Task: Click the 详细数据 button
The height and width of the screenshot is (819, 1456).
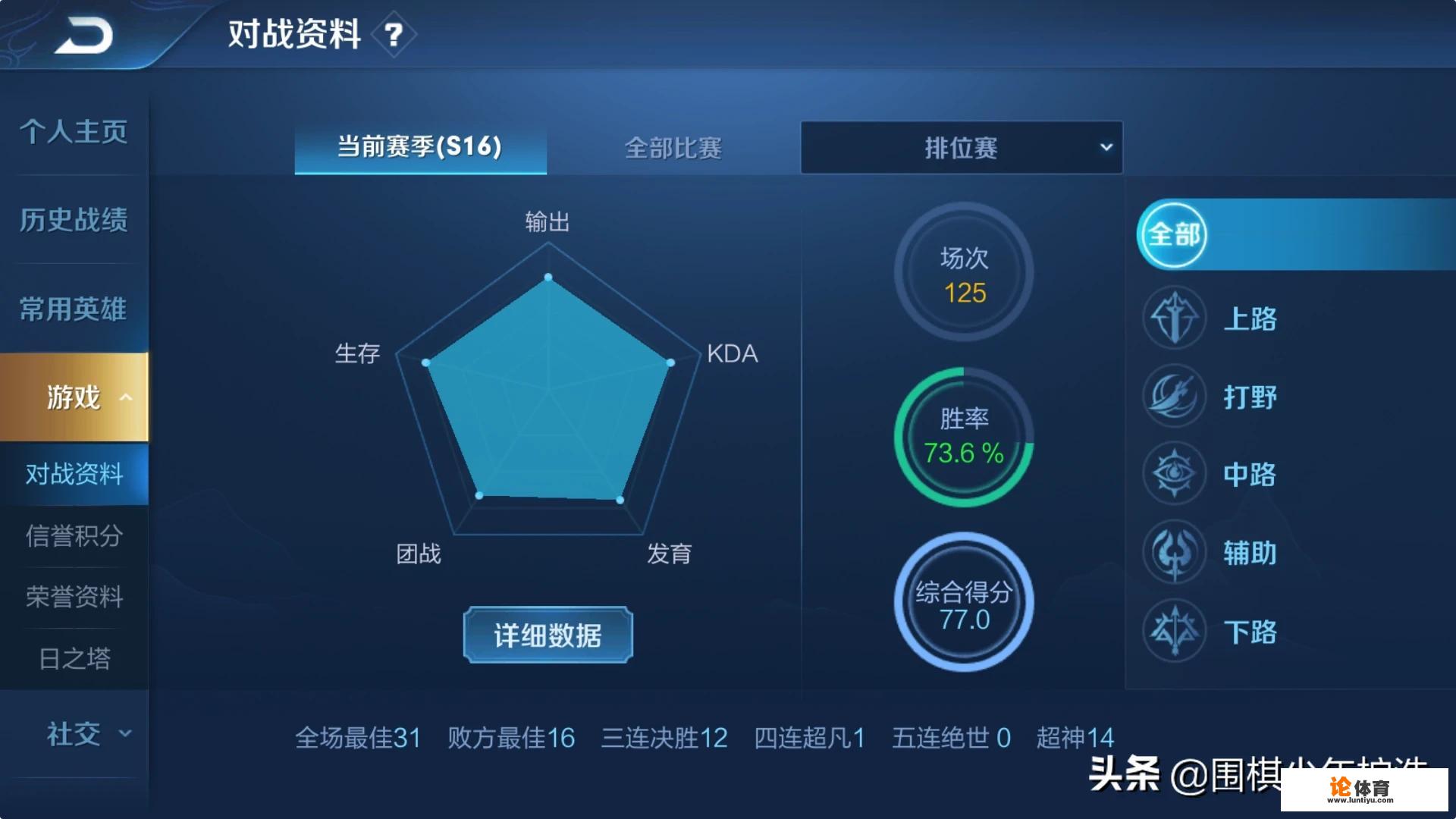Action: [547, 635]
